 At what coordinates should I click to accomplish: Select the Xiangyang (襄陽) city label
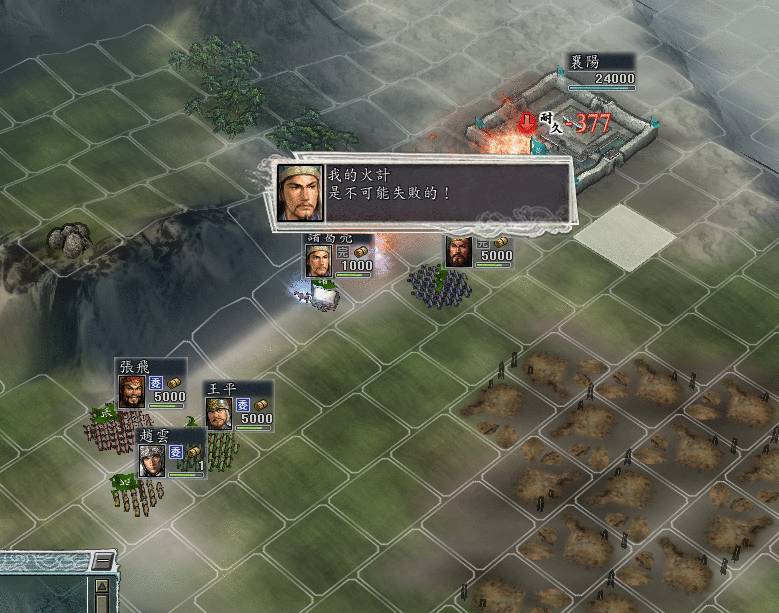pyautogui.click(x=600, y=70)
